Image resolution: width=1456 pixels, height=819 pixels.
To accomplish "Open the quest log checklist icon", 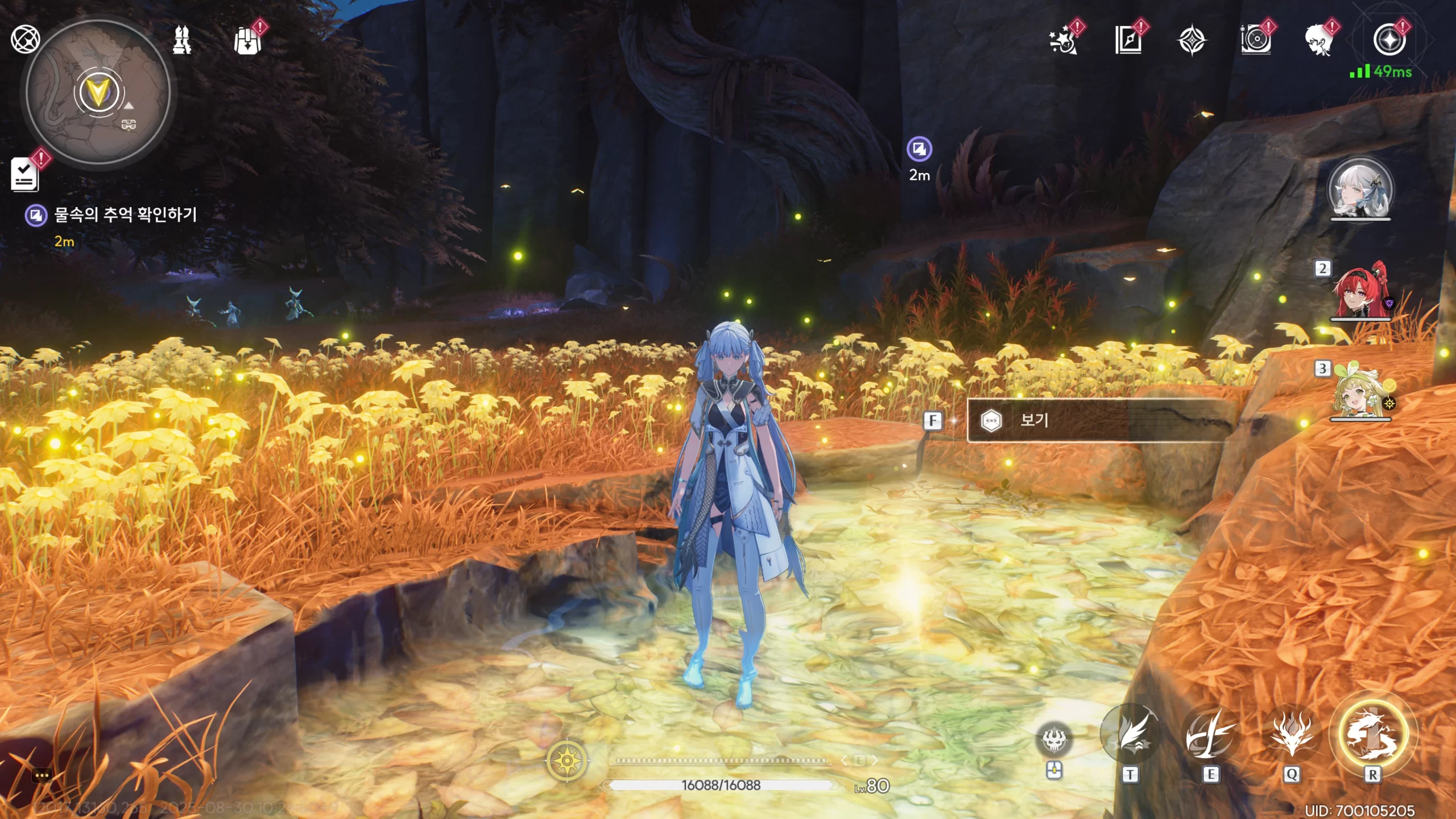I will pos(24,174).
